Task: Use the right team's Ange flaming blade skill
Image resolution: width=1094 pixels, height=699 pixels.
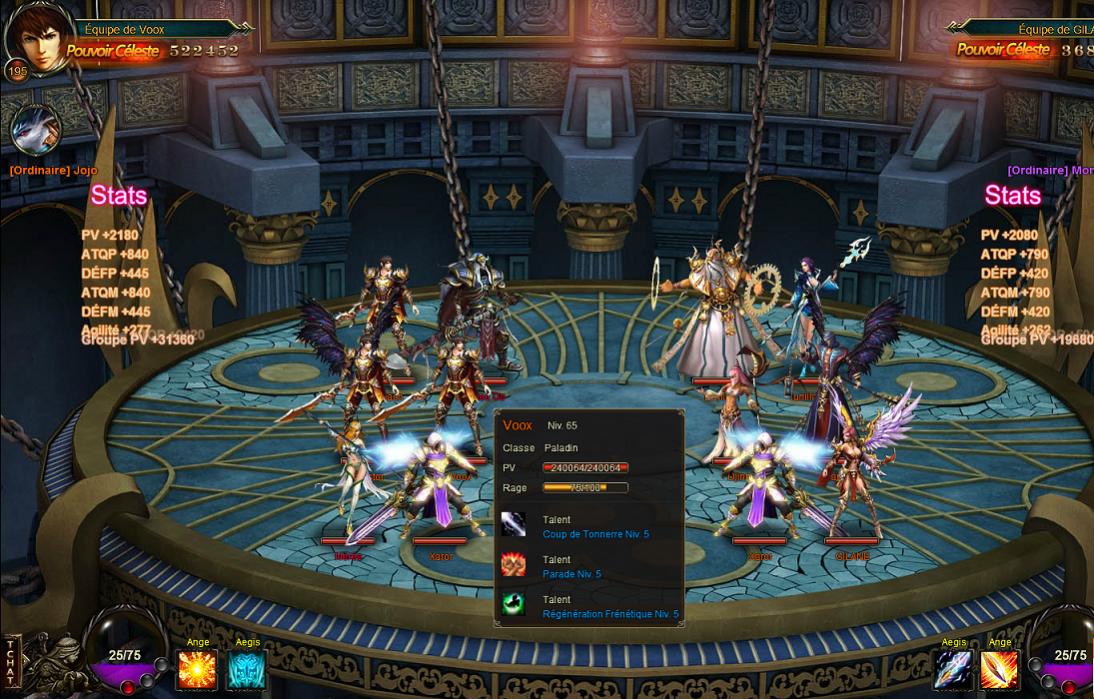Action: coord(999,669)
